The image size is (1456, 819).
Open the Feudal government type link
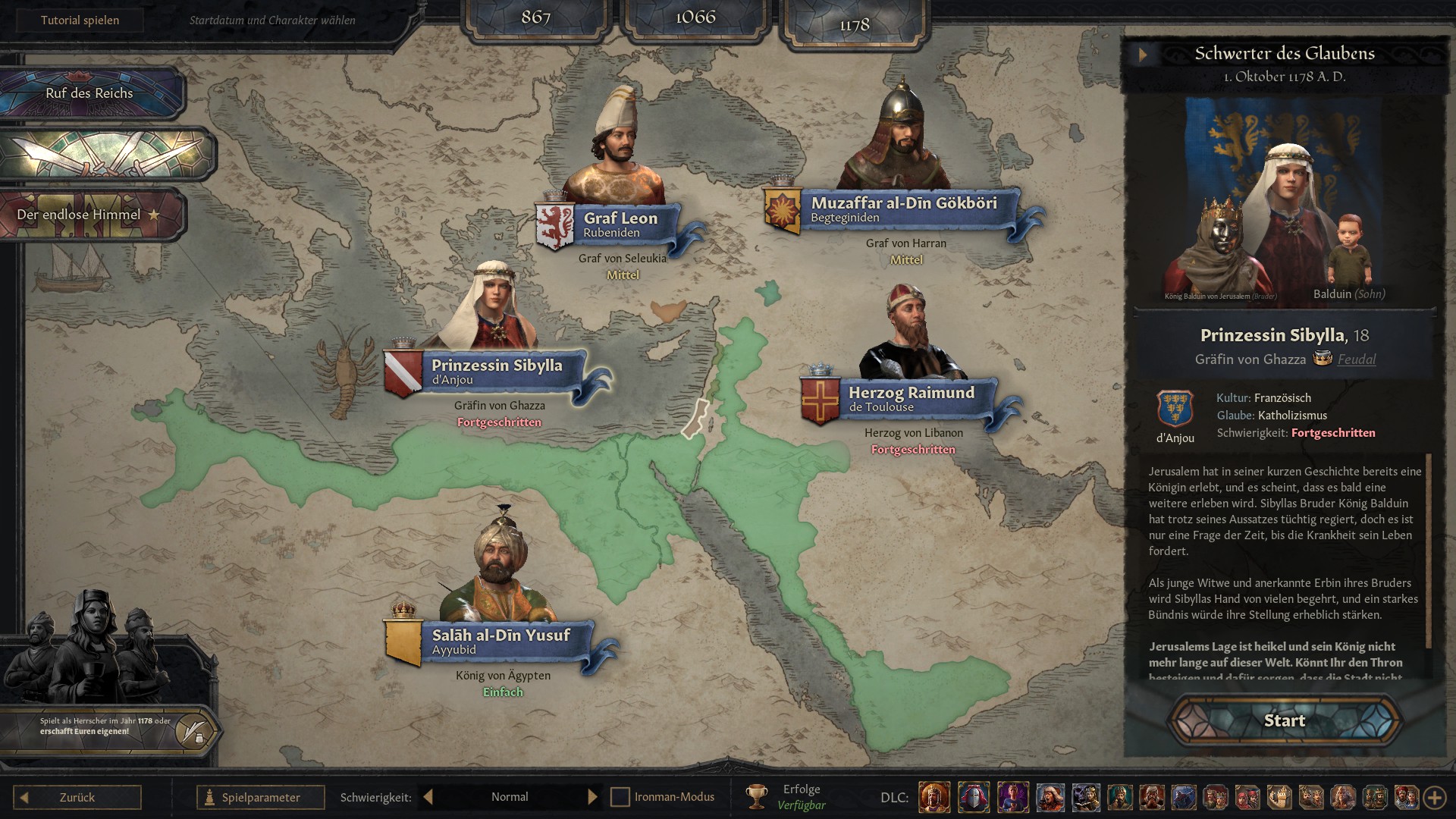pyautogui.click(x=1356, y=359)
